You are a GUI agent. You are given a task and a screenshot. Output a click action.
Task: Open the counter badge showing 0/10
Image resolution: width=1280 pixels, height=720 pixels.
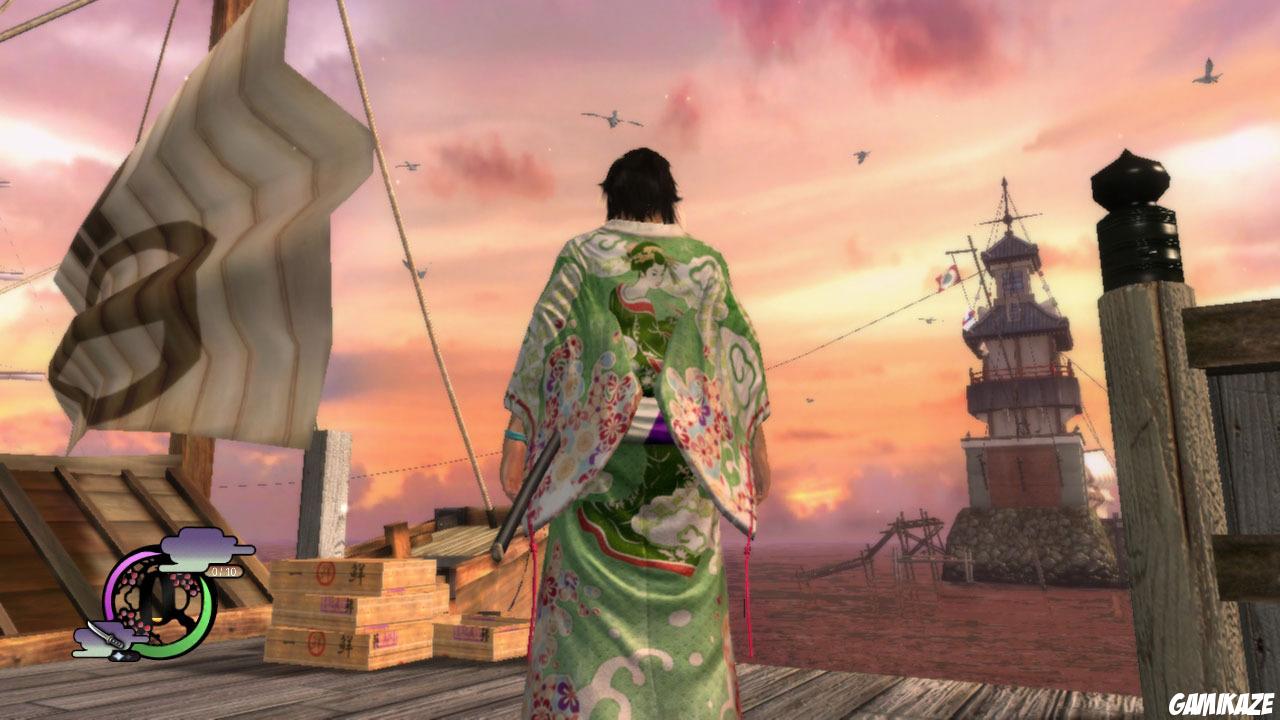point(223,570)
